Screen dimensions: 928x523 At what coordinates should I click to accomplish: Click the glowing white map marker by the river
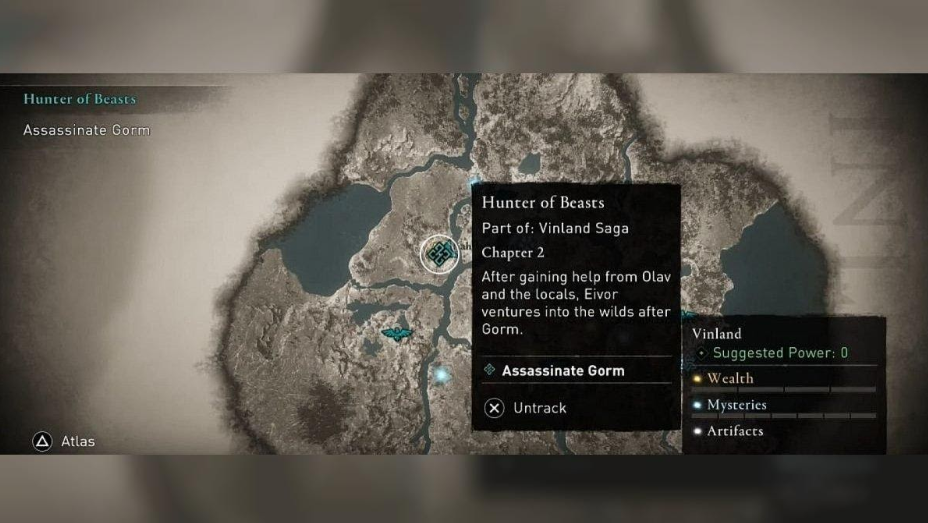click(441, 375)
